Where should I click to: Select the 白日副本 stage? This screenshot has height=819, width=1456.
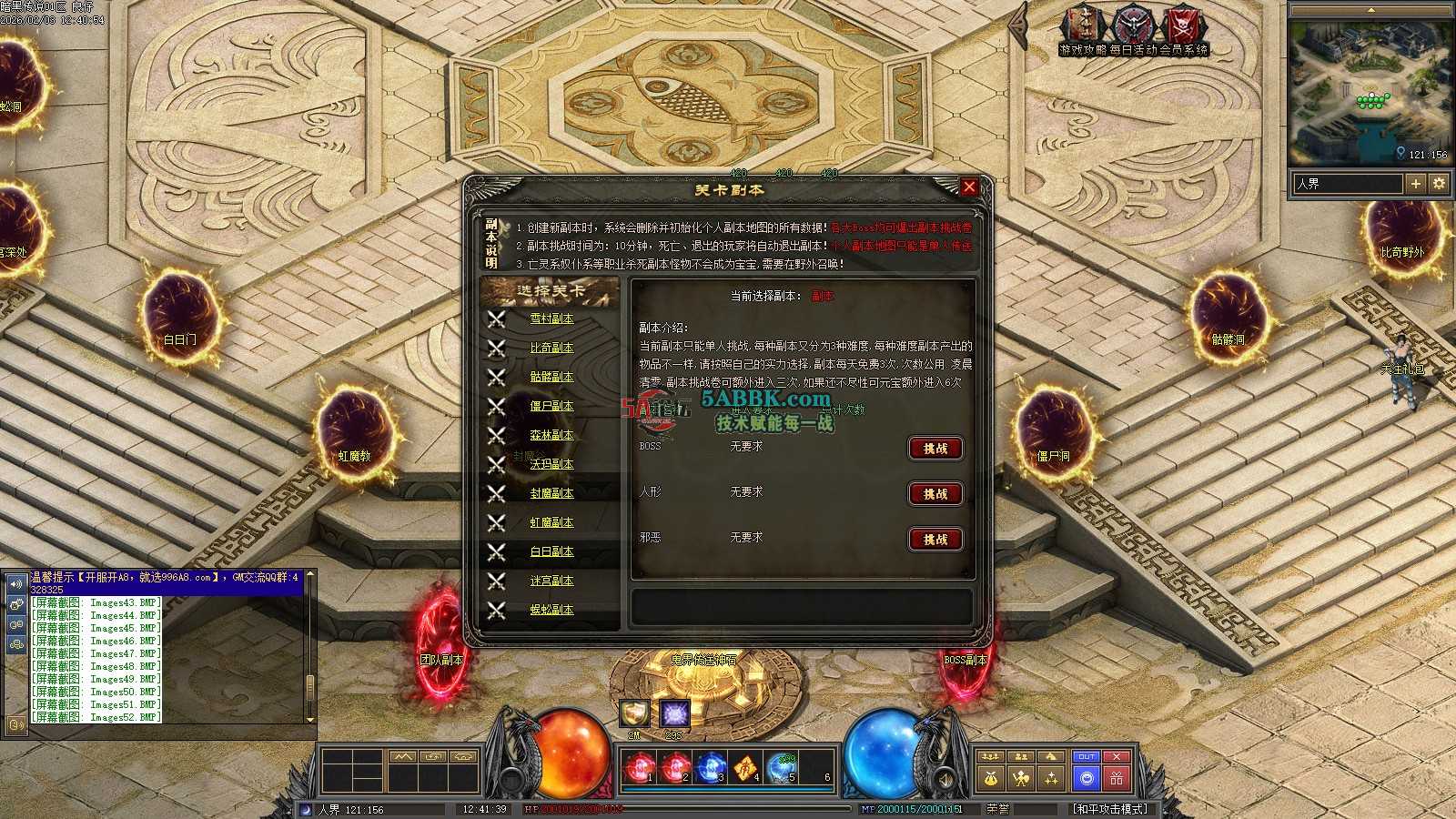click(551, 551)
